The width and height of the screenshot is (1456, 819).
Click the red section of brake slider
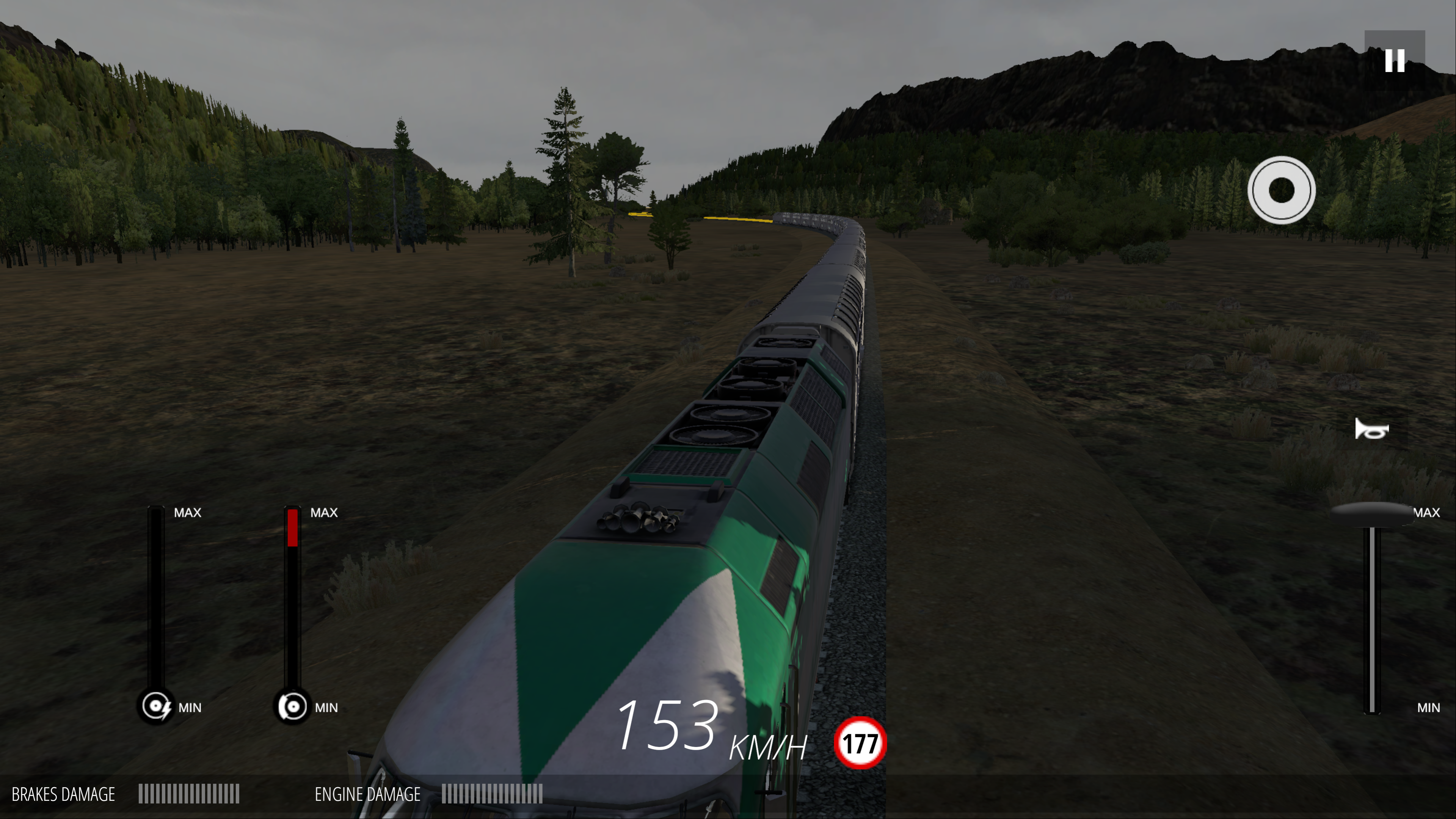[x=292, y=527]
